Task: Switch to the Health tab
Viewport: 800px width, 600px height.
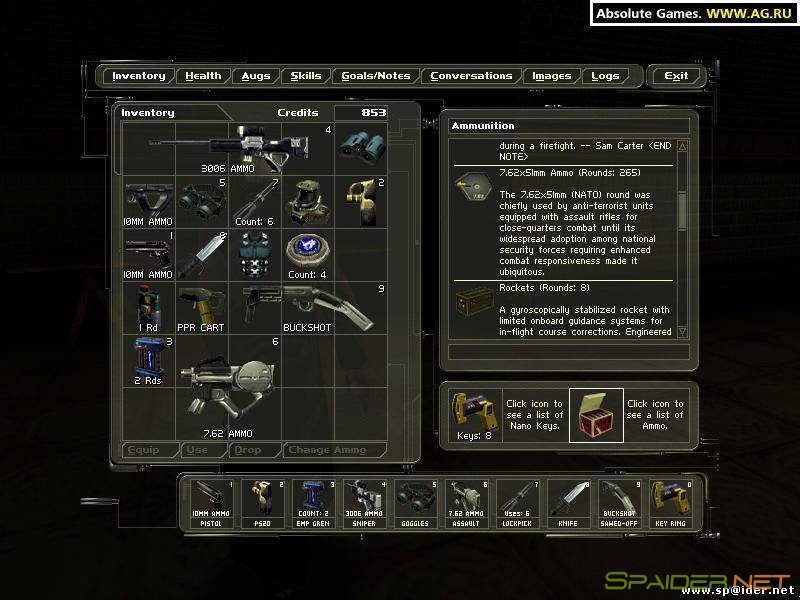Action: [x=203, y=76]
